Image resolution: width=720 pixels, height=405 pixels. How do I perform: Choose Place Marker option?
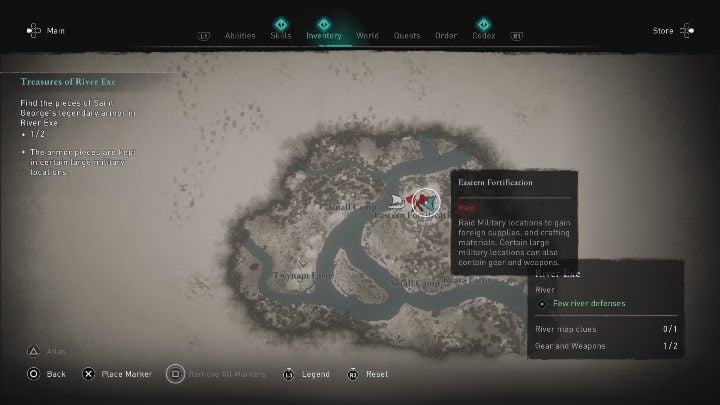coord(119,374)
